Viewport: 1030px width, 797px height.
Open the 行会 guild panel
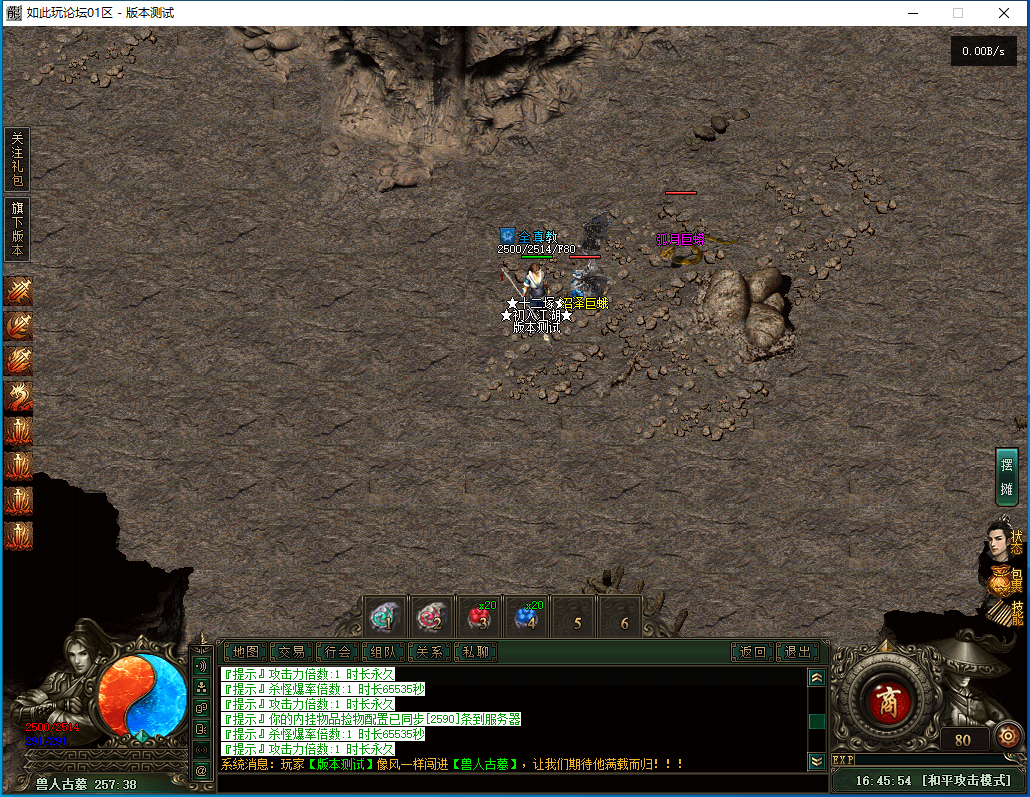pos(338,652)
